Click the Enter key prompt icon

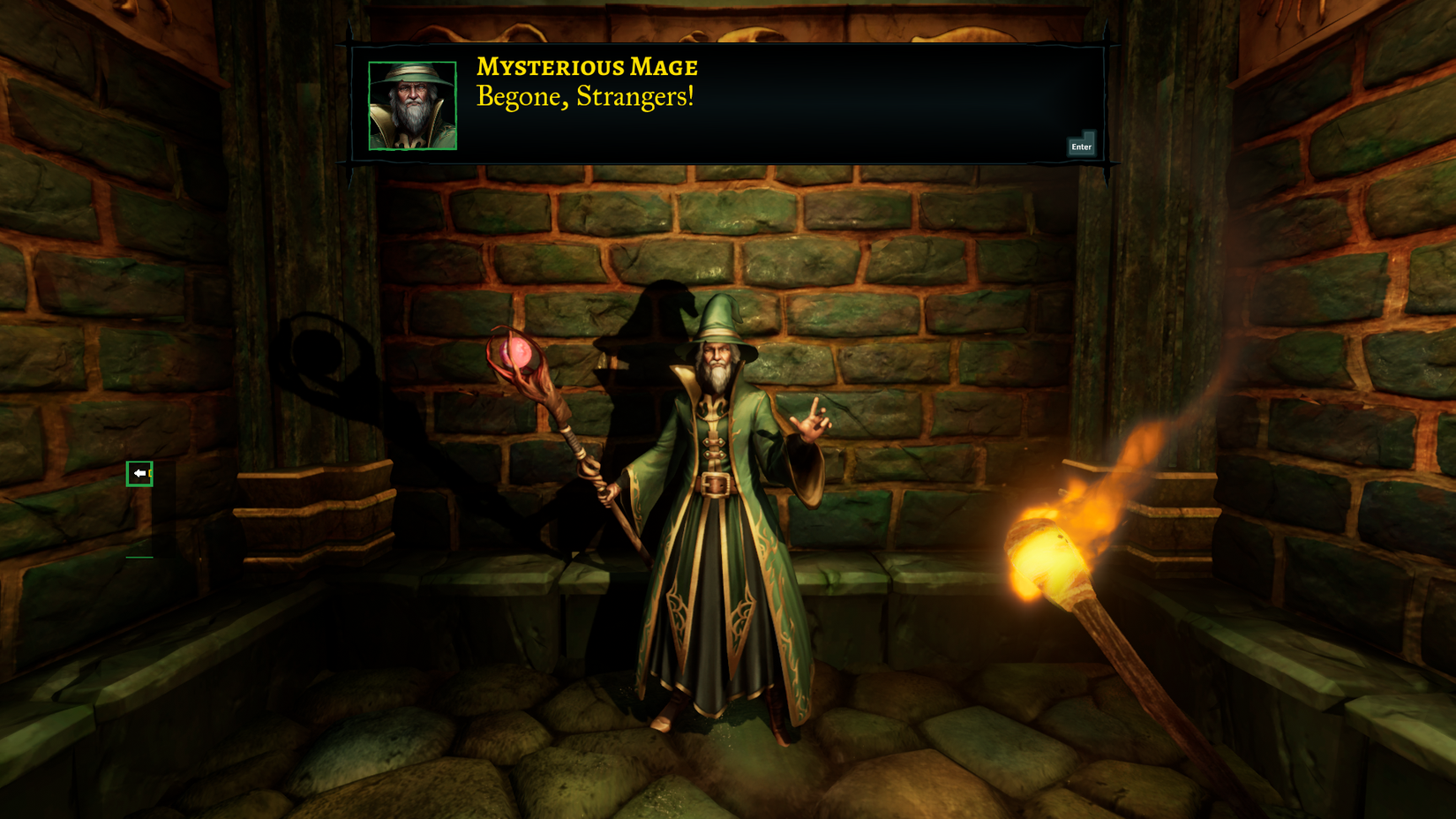tap(1081, 146)
